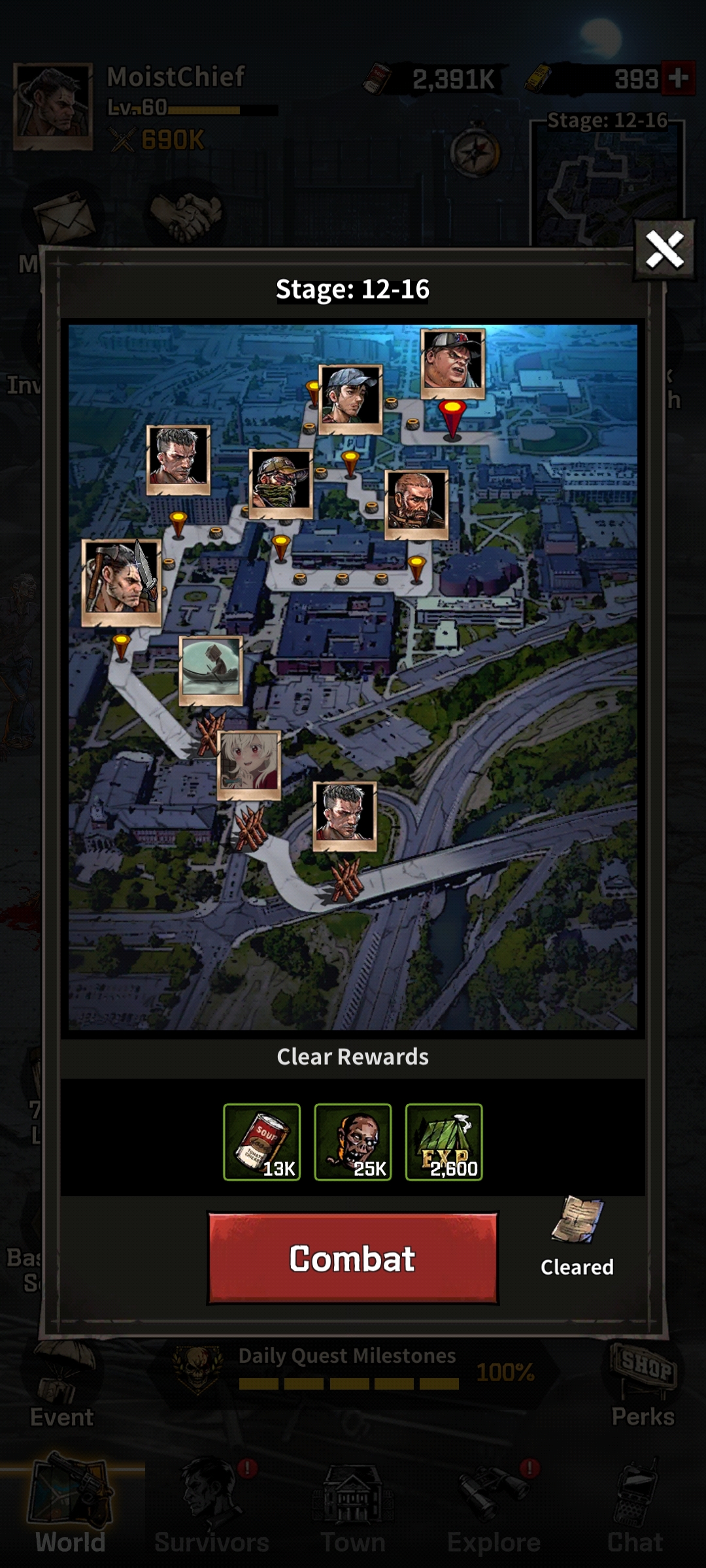
Task: Select the blonde anime girl portrait
Action: pyautogui.click(x=249, y=764)
